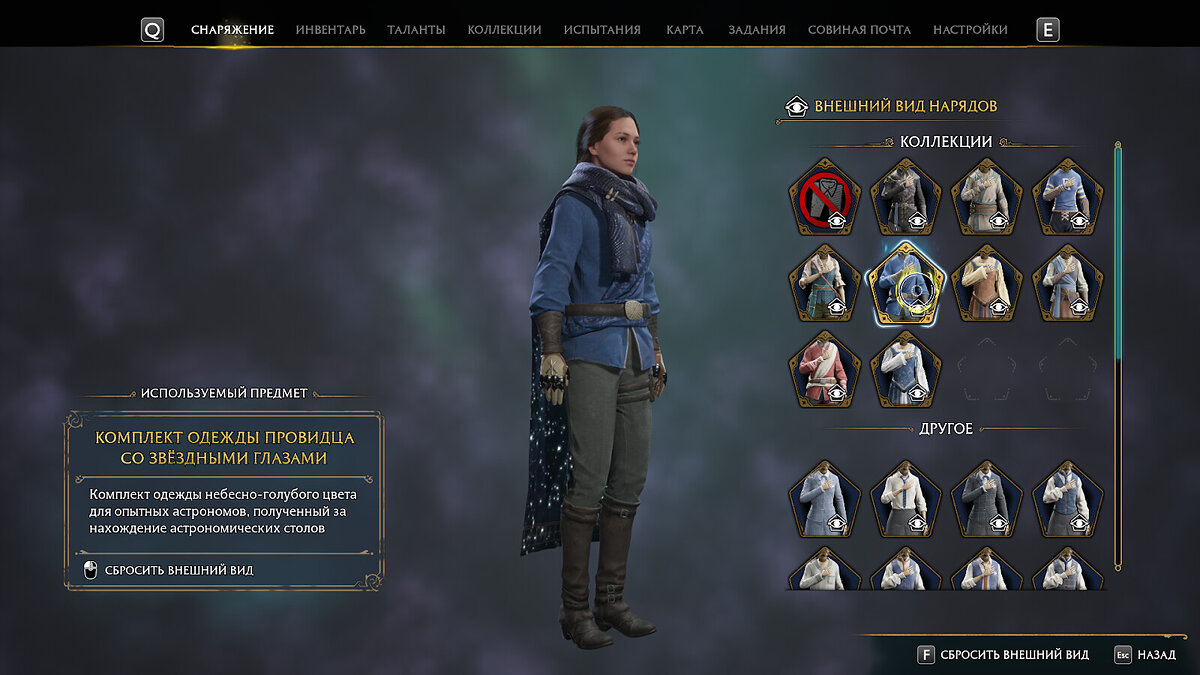
Task: Click the Назад back button
Action: 1145,655
